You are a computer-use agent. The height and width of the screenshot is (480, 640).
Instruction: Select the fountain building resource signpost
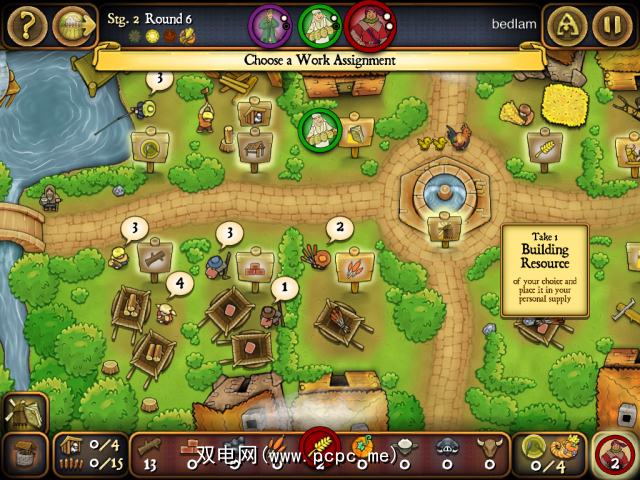443,229
